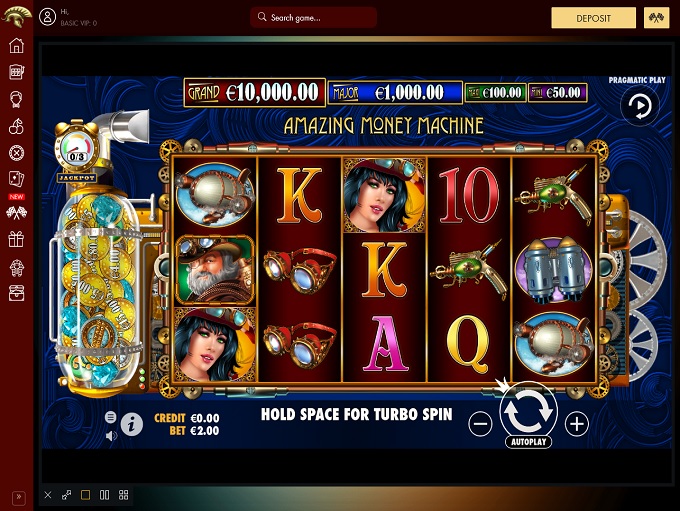This screenshot has width=680, height=511.
Task: Expand the sidebar with the double-arrow button
Action: tap(17, 497)
